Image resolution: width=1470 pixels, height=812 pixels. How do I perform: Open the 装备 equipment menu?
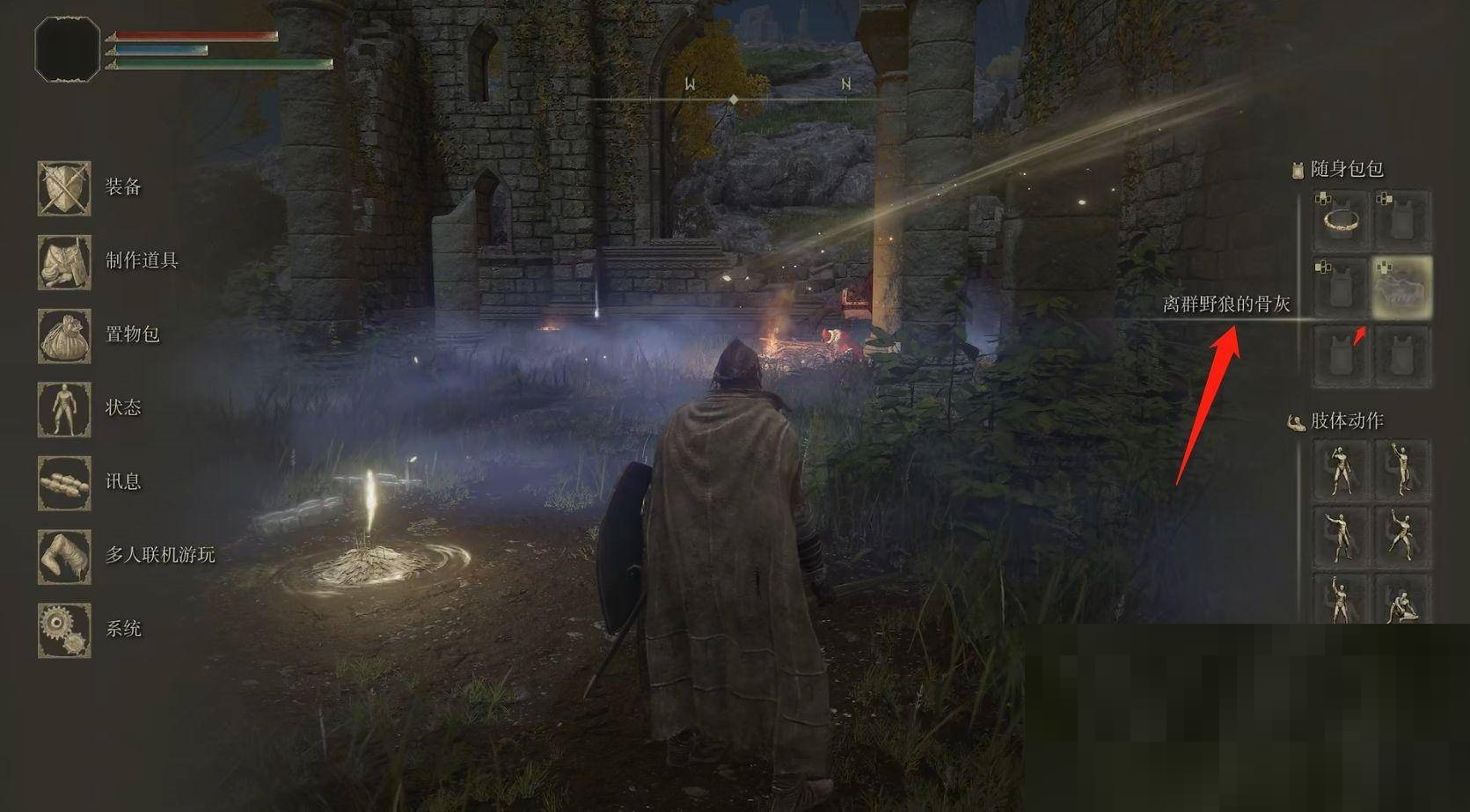tap(64, 187)
